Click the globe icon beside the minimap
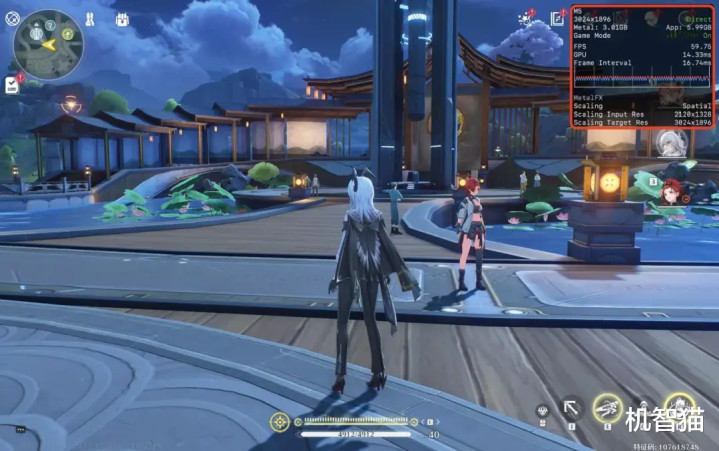 point(11,19)
